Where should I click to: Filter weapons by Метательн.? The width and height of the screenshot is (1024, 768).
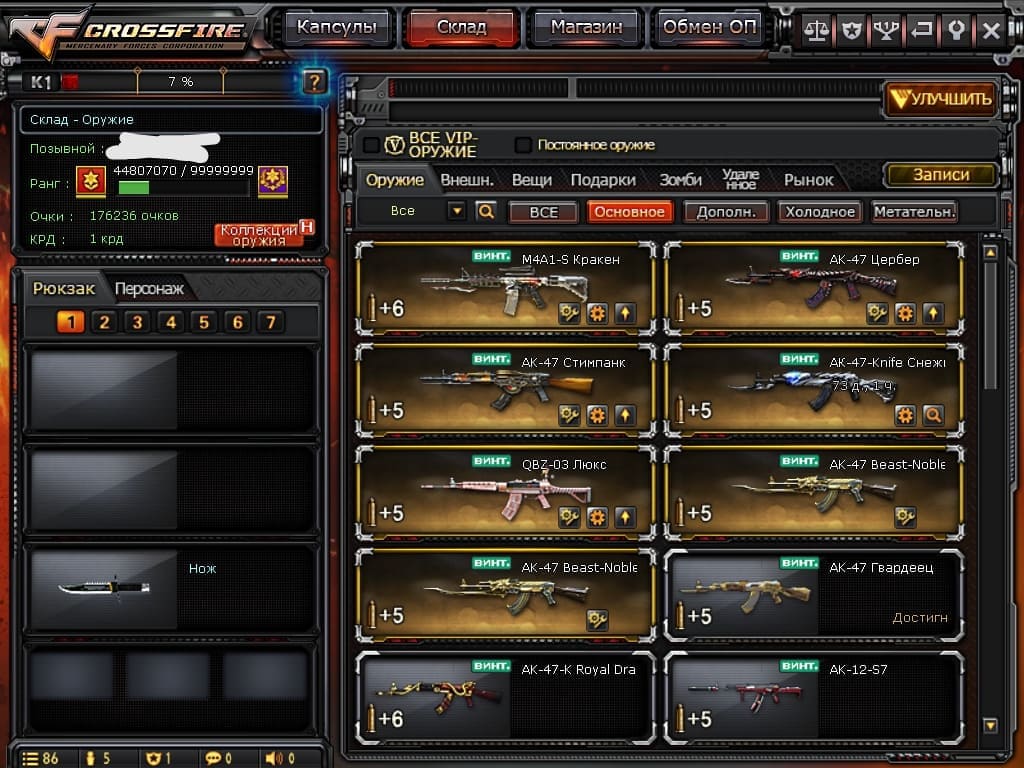(914, 212)
